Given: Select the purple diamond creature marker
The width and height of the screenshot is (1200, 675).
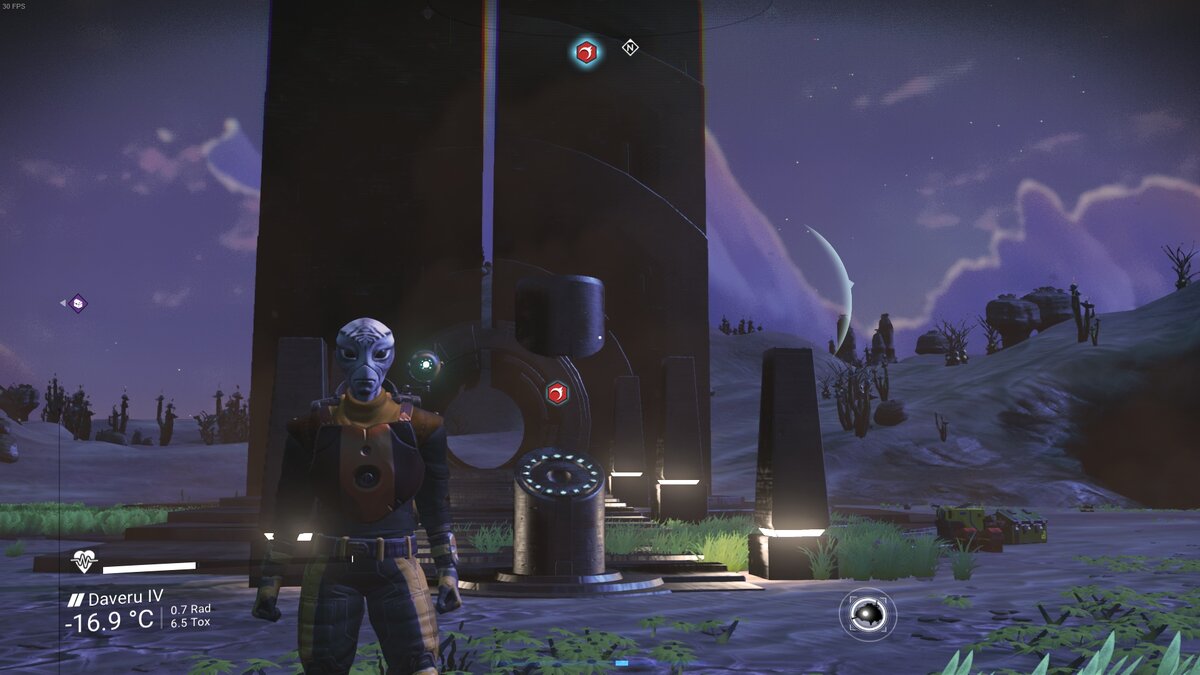Looking at the screenshot, I should click(77, 303).
